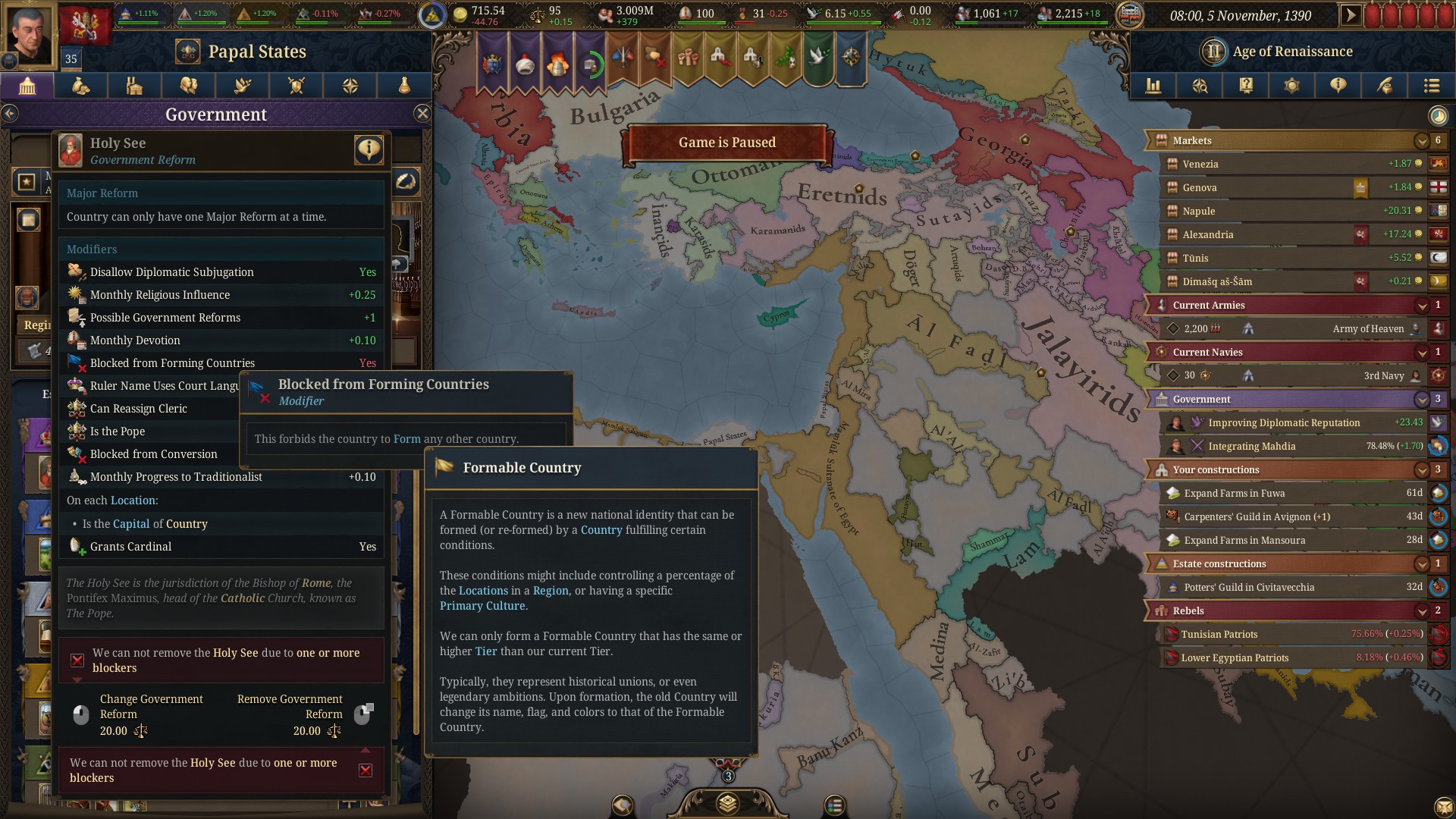Open the Government tab icon for Papal States
The image size is (1456, 819).
click(27, 86)
